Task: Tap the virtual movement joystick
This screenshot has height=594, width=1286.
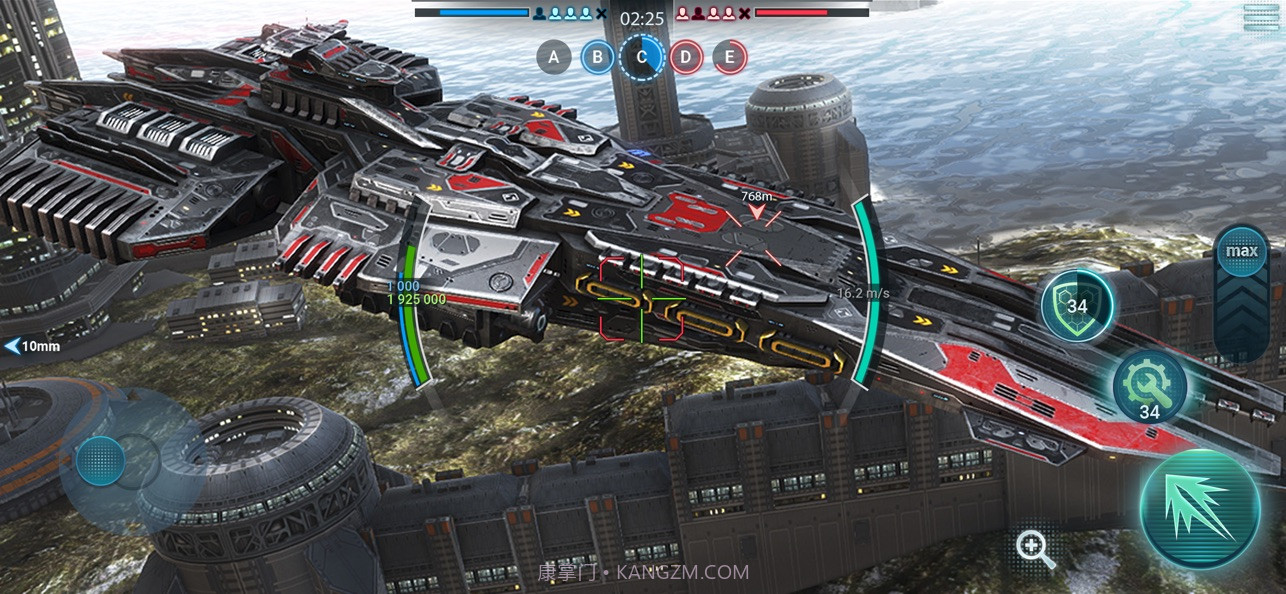Action: (x=101, y=461)
